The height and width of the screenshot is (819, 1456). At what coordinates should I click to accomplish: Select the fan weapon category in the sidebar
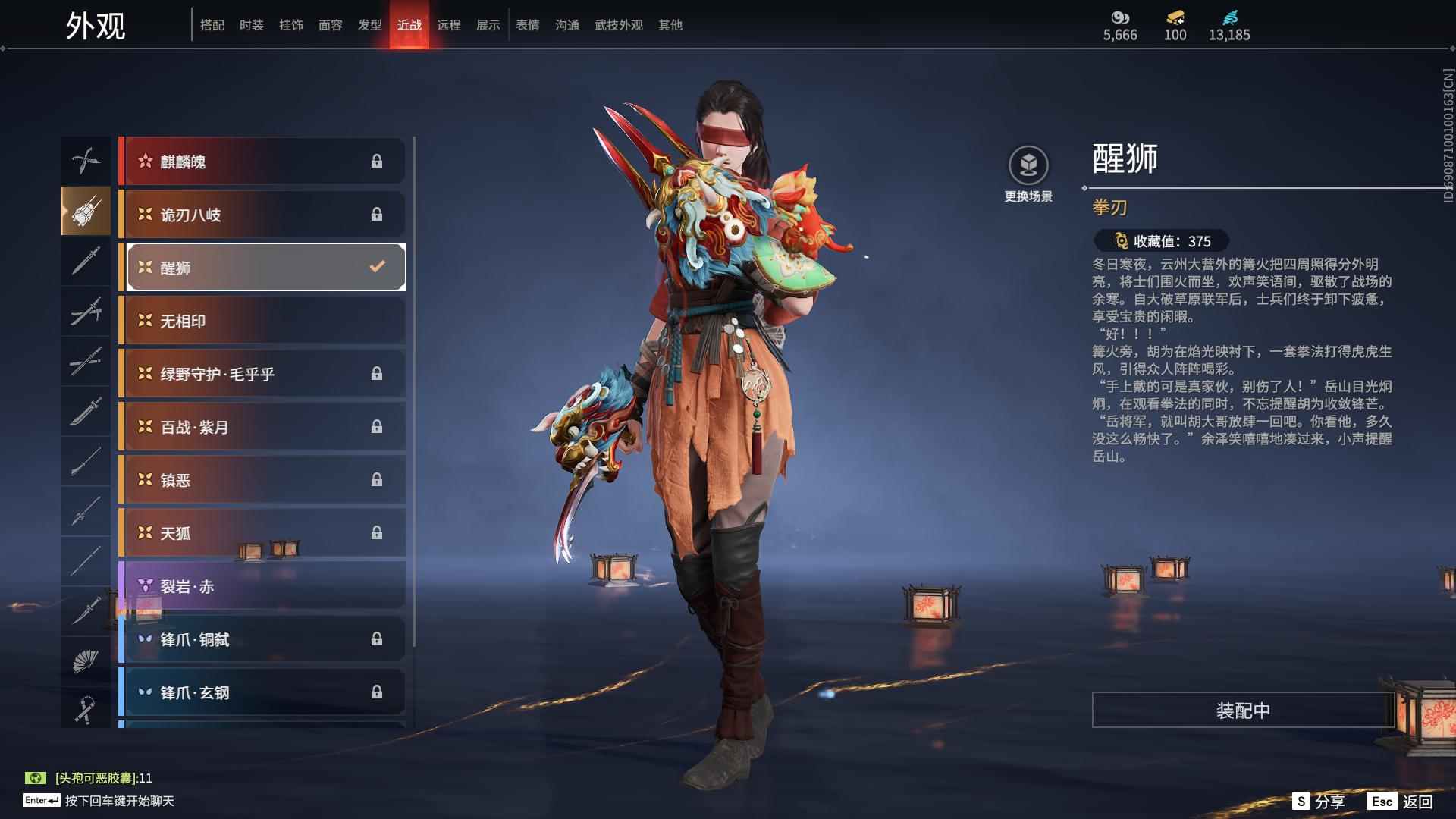(x=86, y=659)
